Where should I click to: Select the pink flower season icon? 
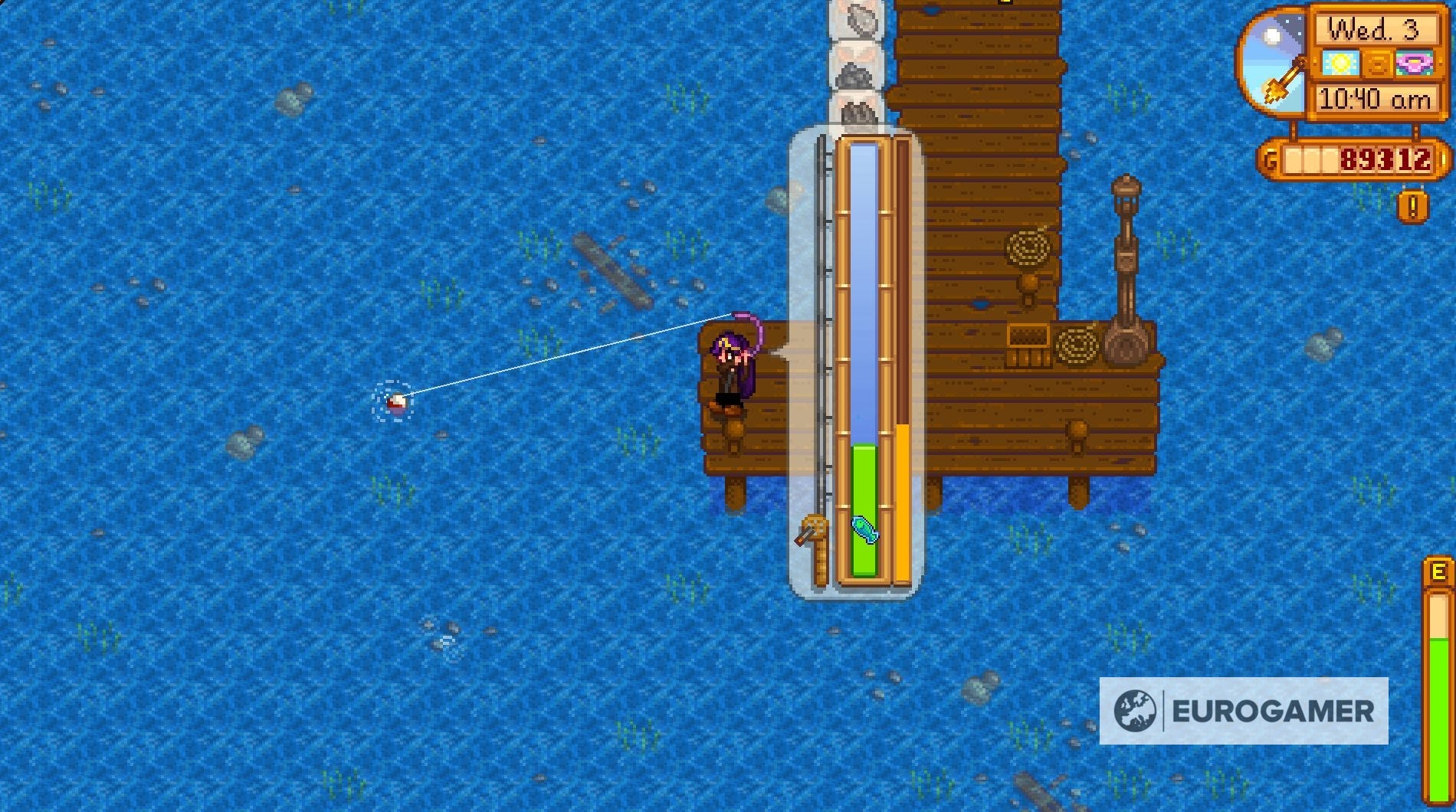tap(1414, 63)
